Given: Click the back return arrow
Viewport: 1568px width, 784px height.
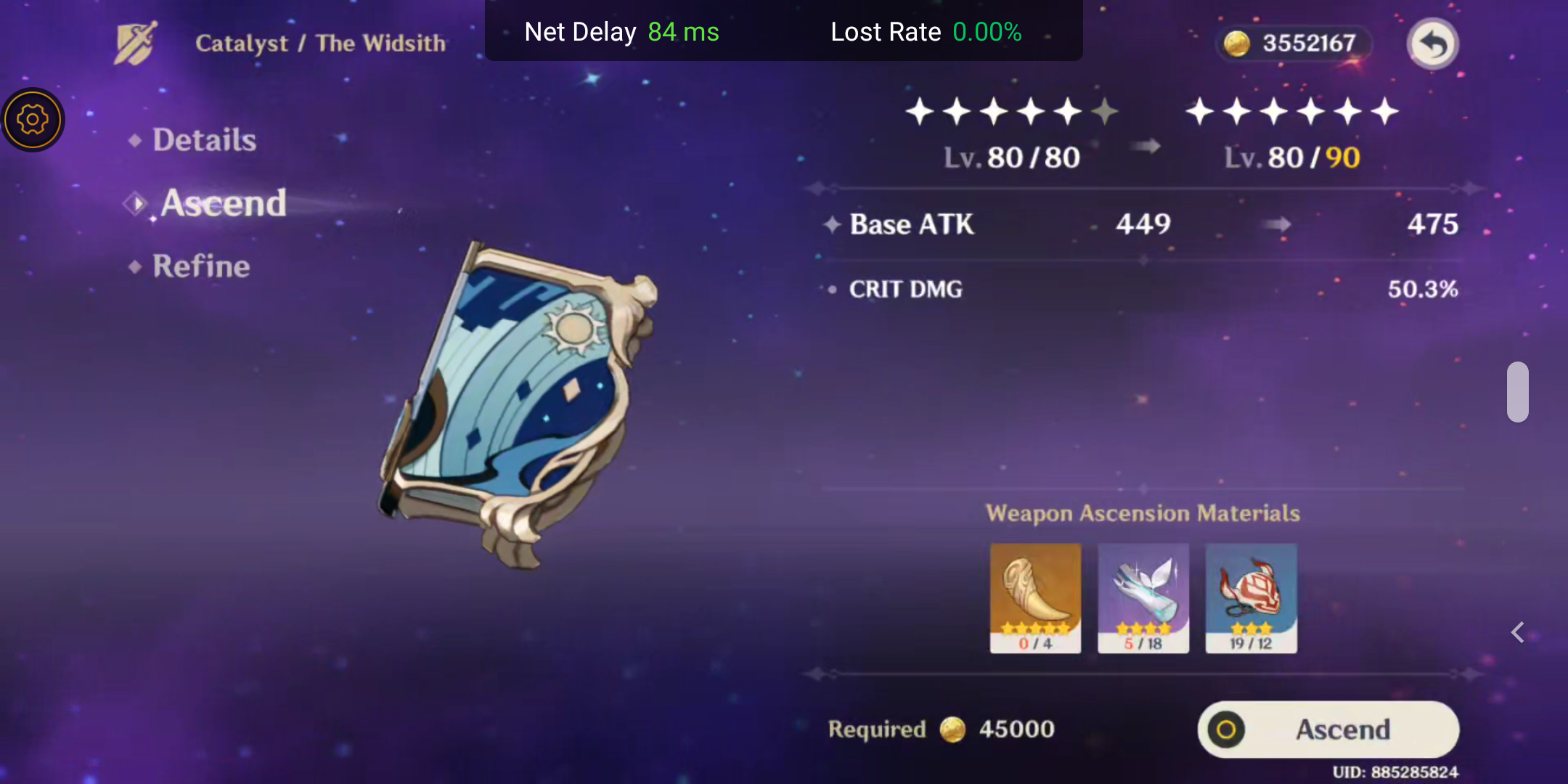Looking at the screenshot, I should click(1432, 44).
